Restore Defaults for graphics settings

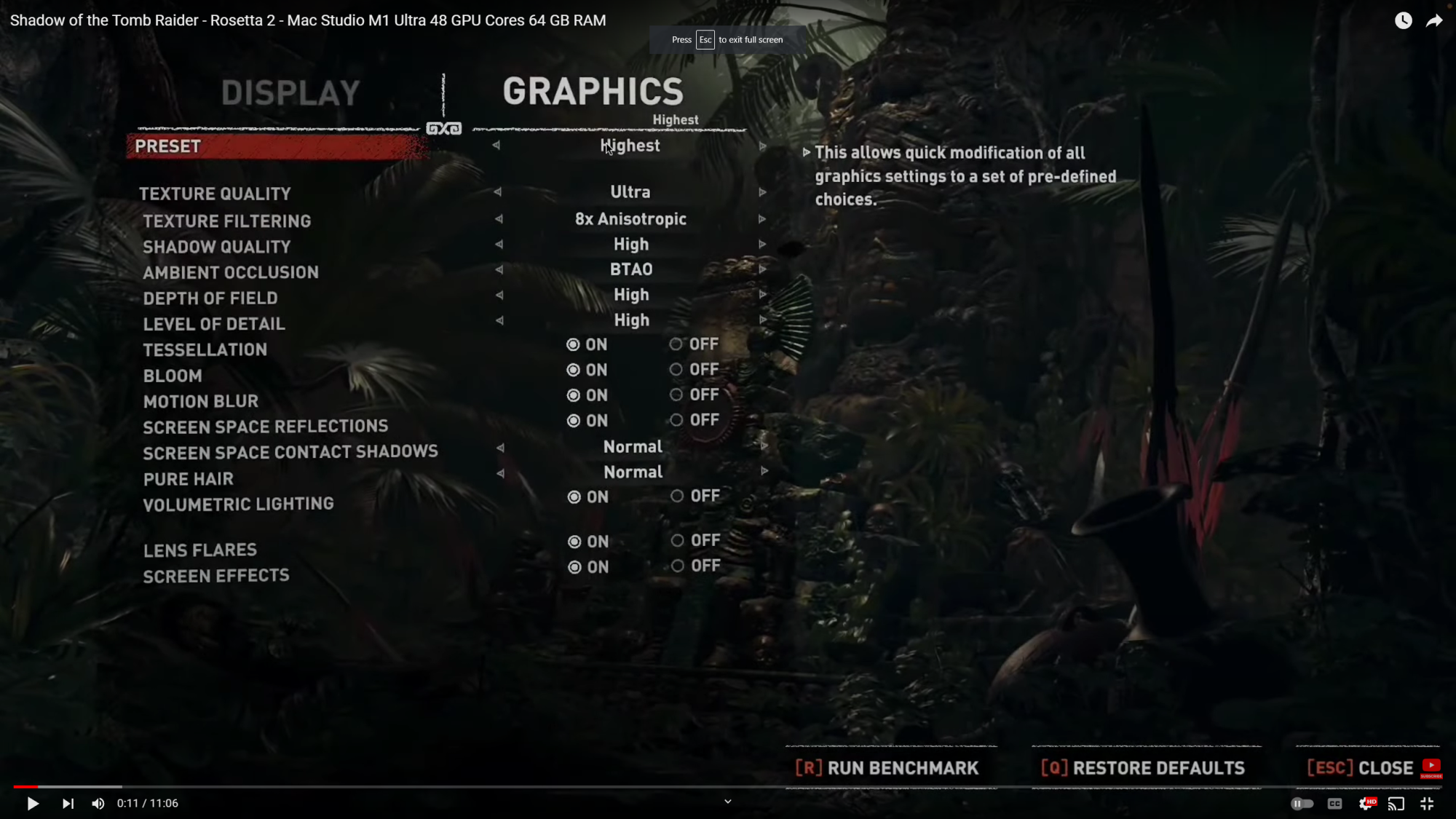[1143, 768]
